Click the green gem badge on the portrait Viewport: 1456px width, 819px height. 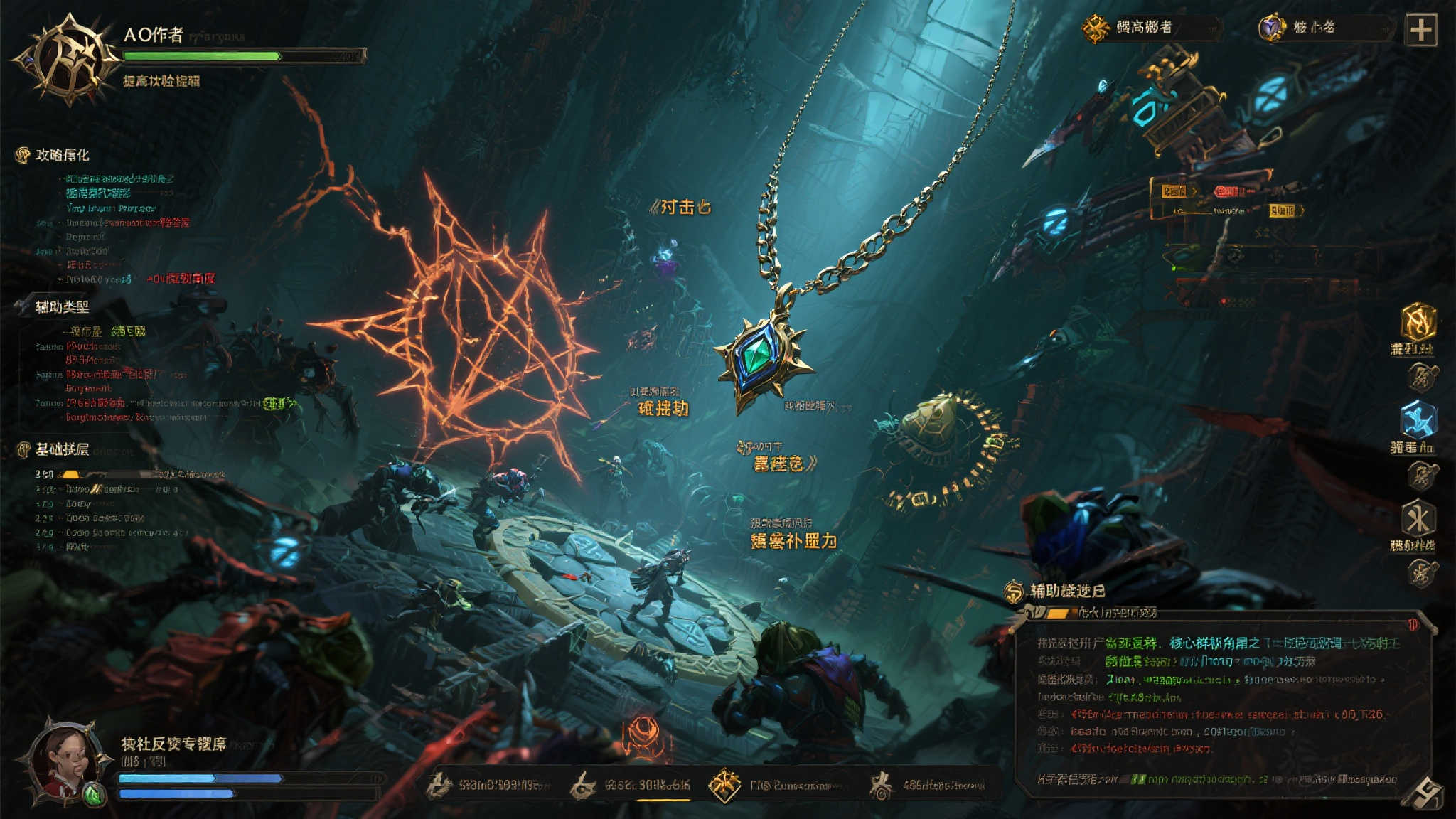93,794
